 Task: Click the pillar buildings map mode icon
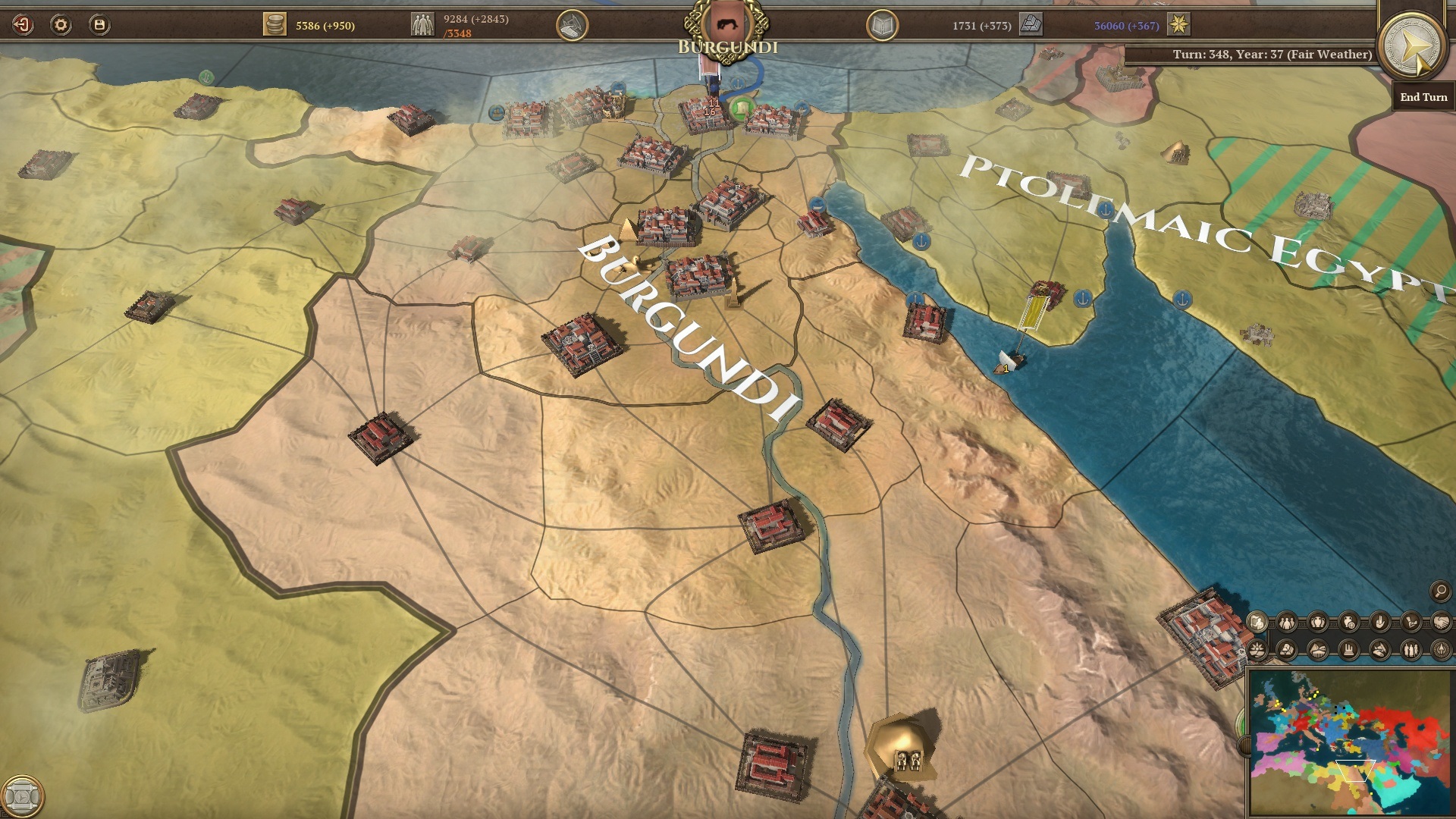tap(1348, 649)
